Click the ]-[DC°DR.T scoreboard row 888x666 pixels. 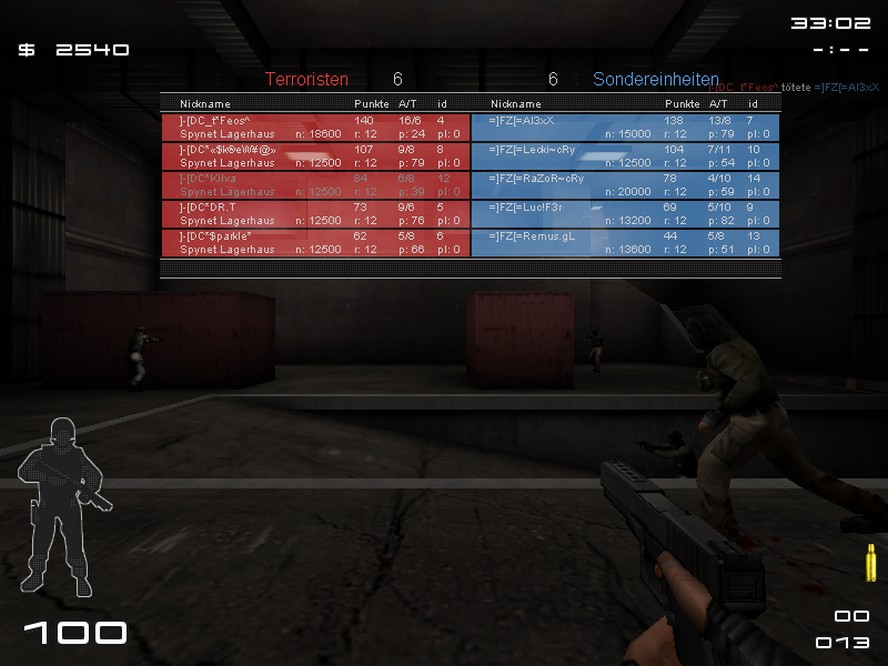click(315, 214)
